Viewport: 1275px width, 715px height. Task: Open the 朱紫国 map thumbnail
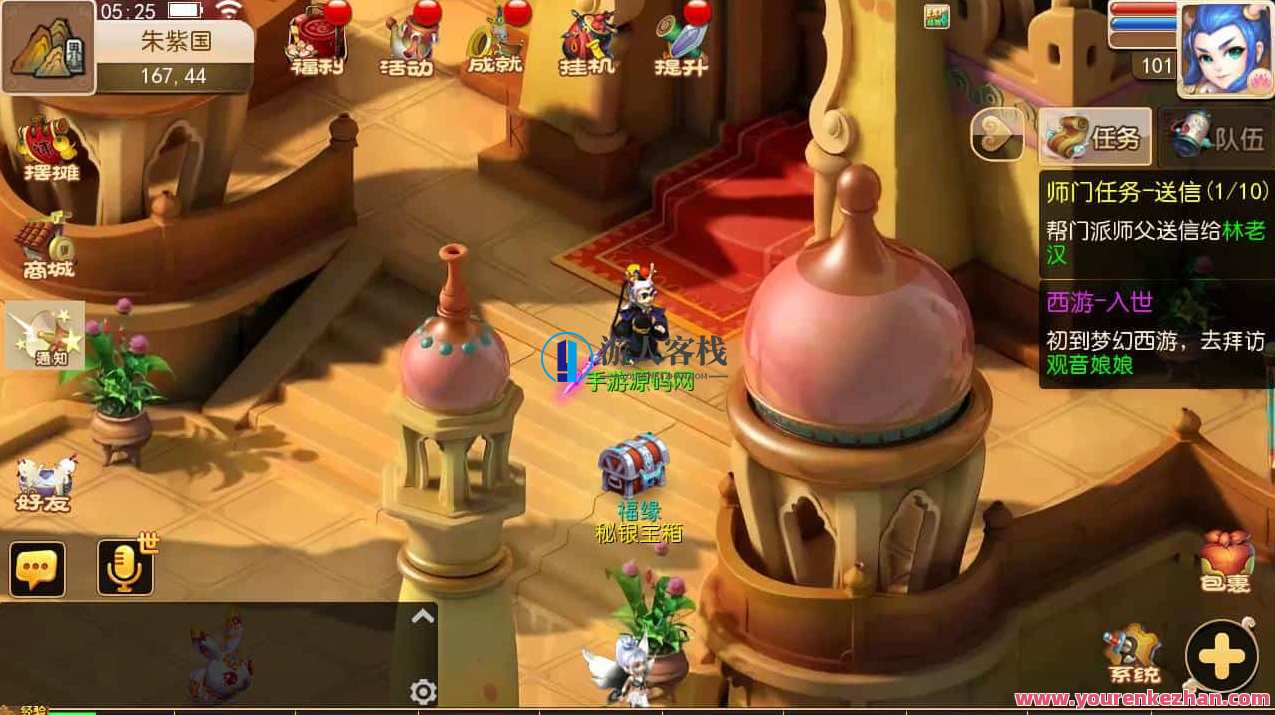[48, 46]
